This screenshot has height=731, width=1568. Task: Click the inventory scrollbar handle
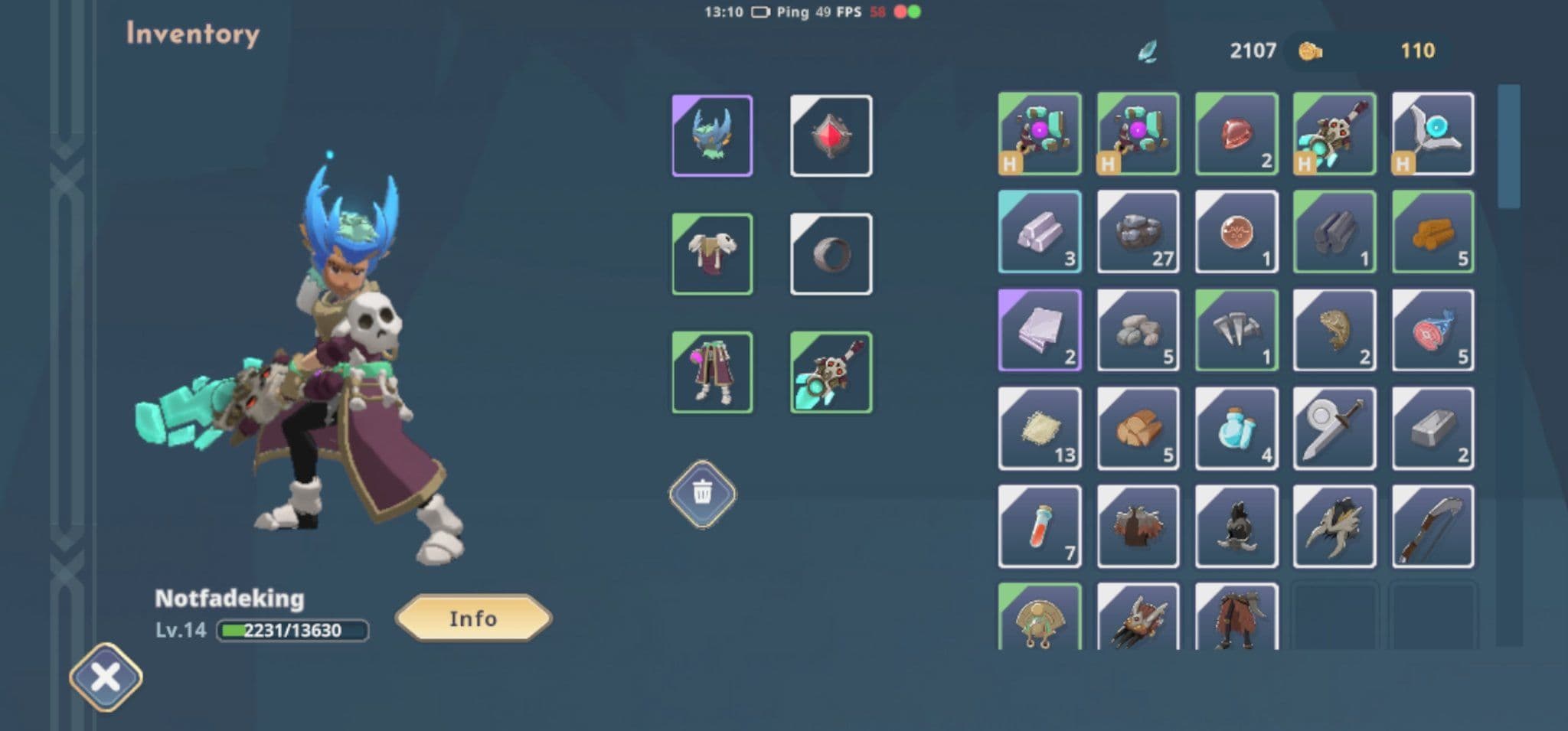coord(1508,145)
